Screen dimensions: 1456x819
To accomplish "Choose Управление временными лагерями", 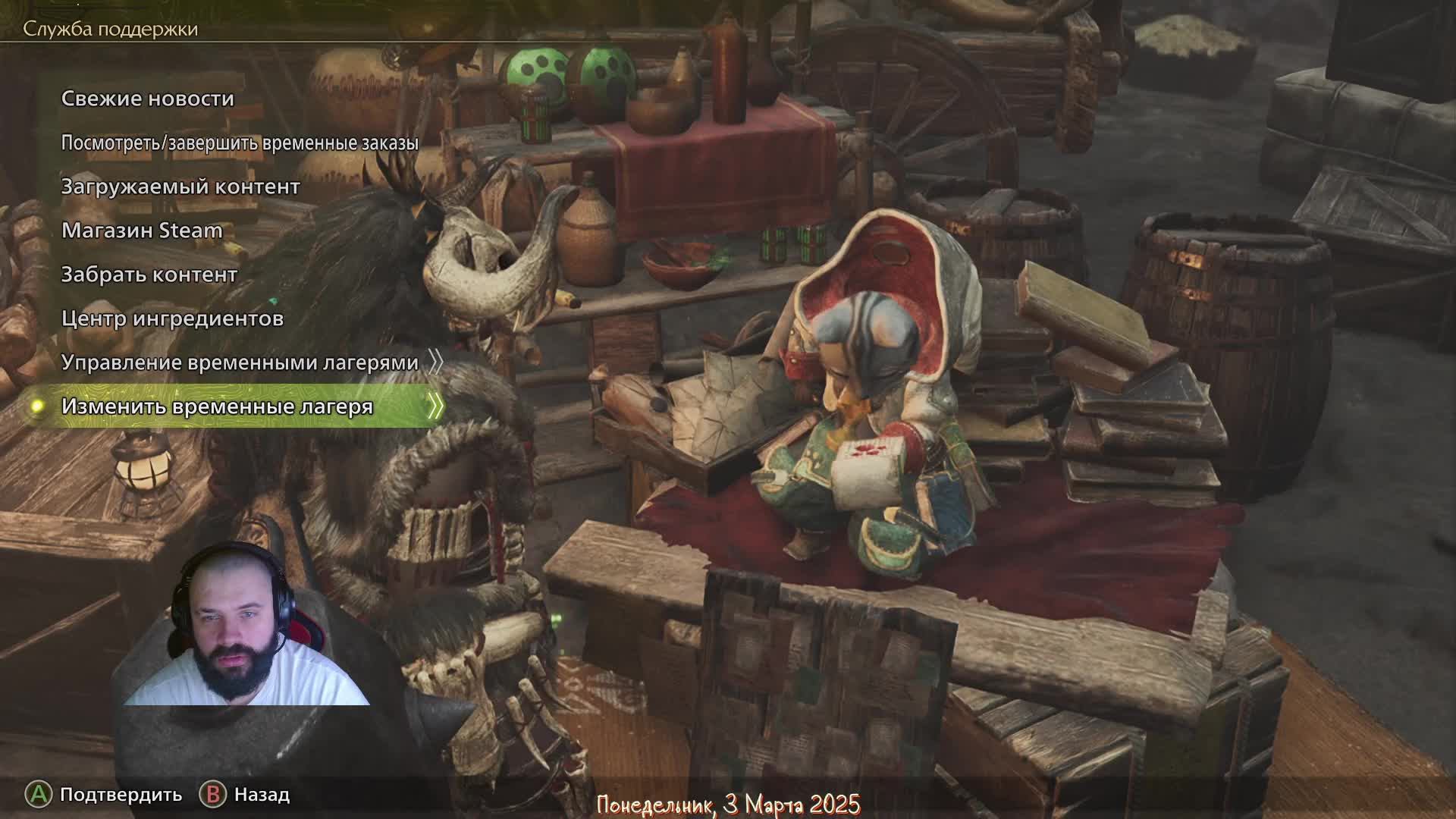I will pos(240,362).
